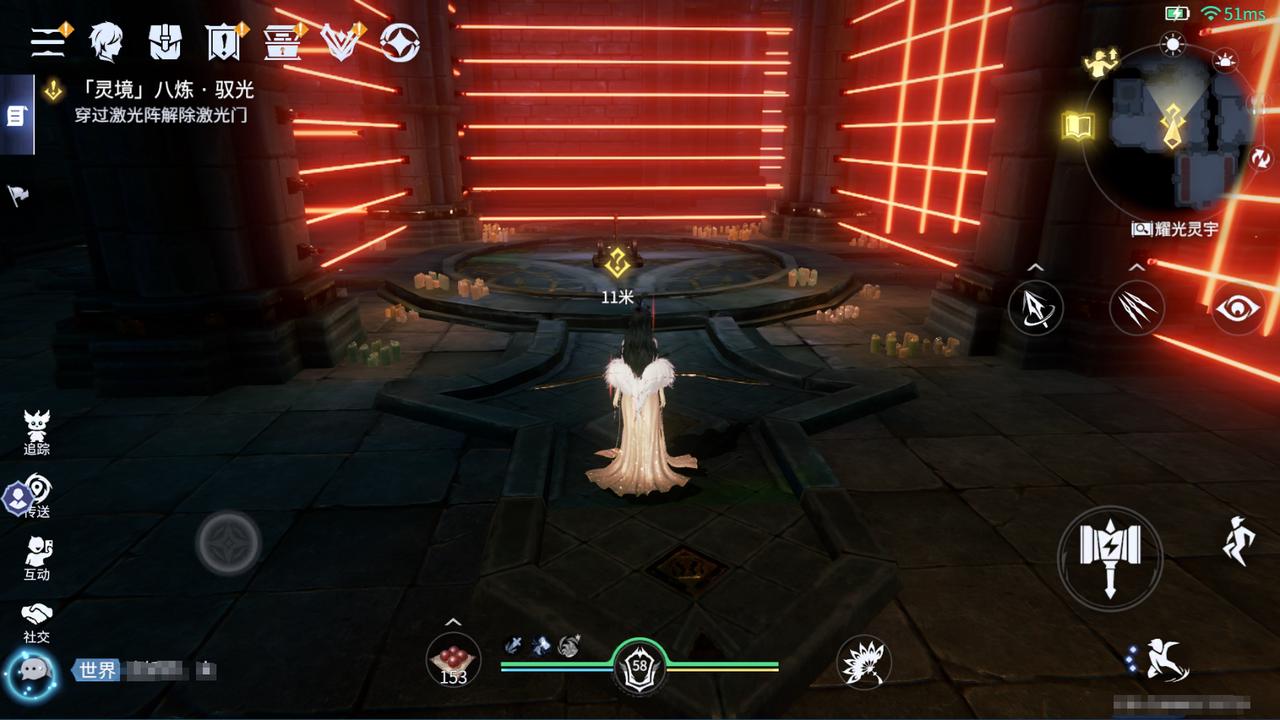Open the 互动 interaction button

click(37, 558)
